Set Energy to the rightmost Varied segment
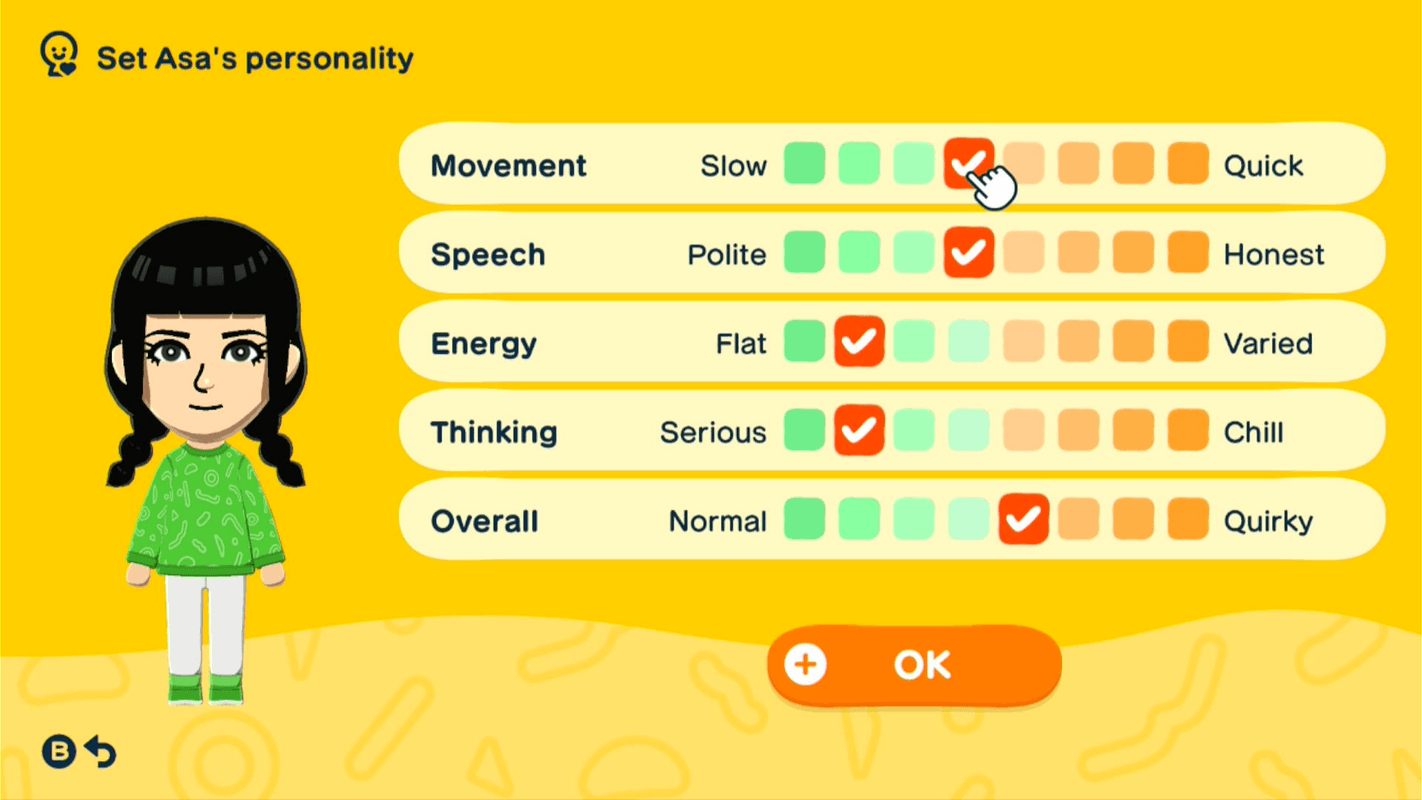1422x800 pixels. pyautogui.click(x=1187, y=342)
